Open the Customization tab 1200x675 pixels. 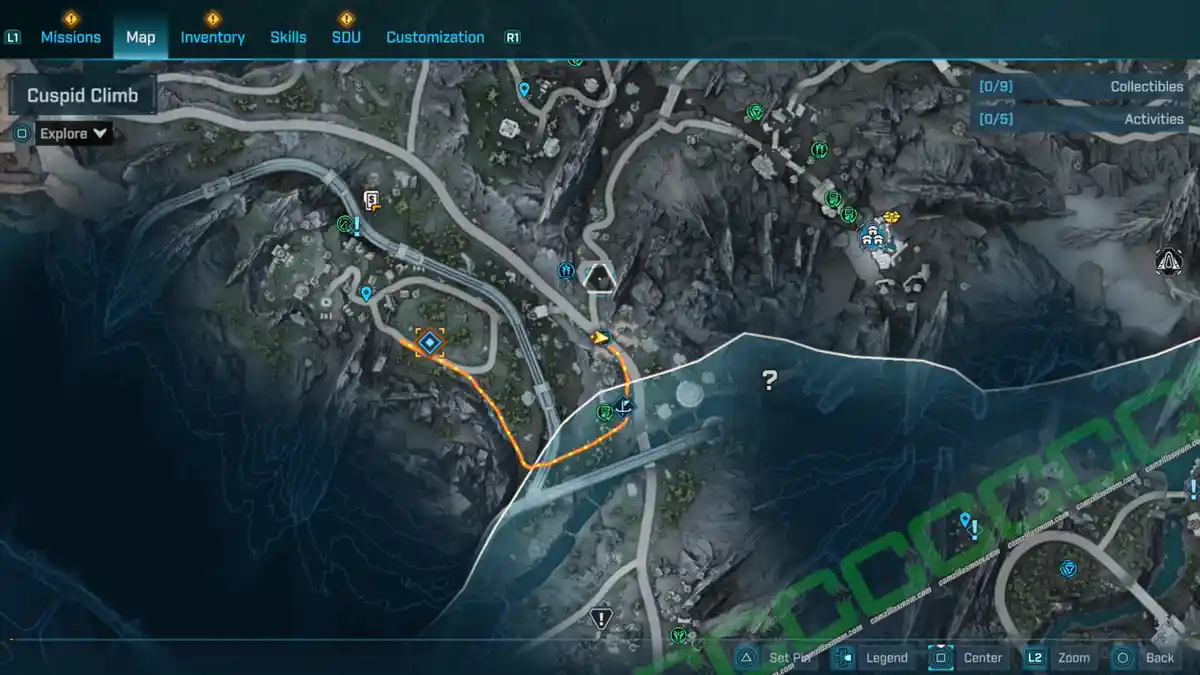click(x=435, y=37)
